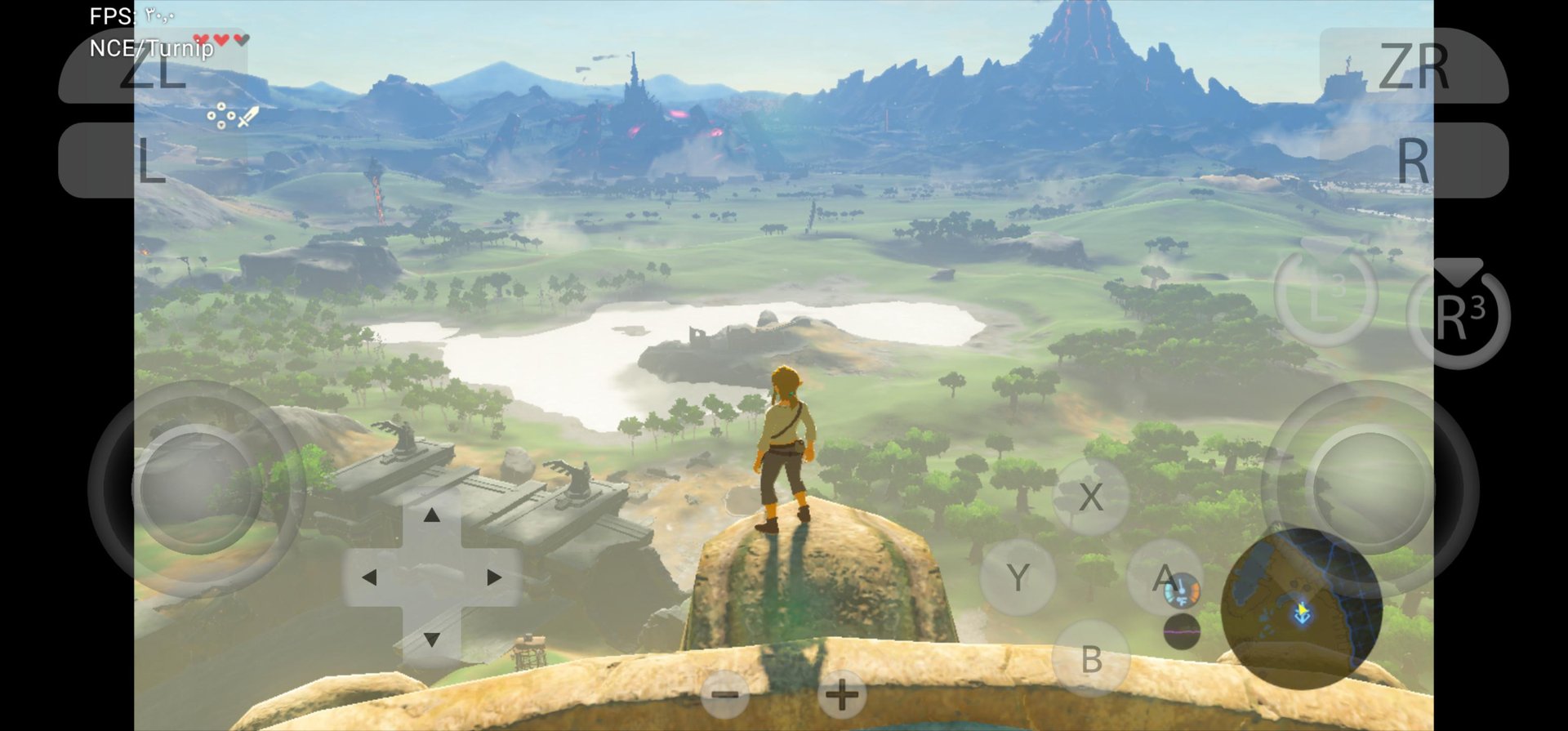Click the circular minimap
Viewport: 1568px width, 731px height.
(1300, 608)
